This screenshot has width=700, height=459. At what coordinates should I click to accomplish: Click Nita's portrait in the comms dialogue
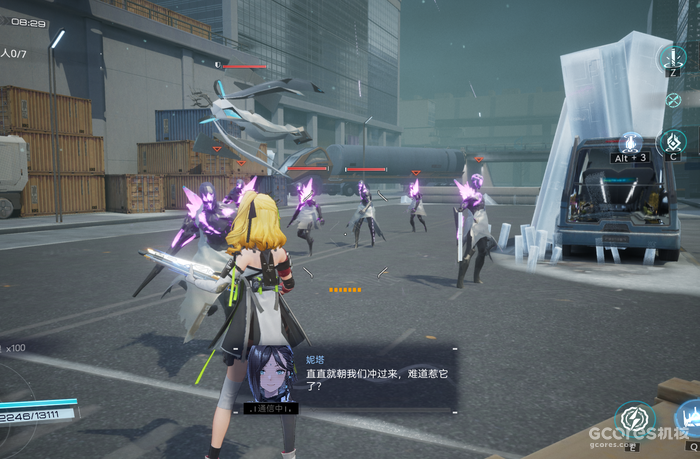point(270,374)
